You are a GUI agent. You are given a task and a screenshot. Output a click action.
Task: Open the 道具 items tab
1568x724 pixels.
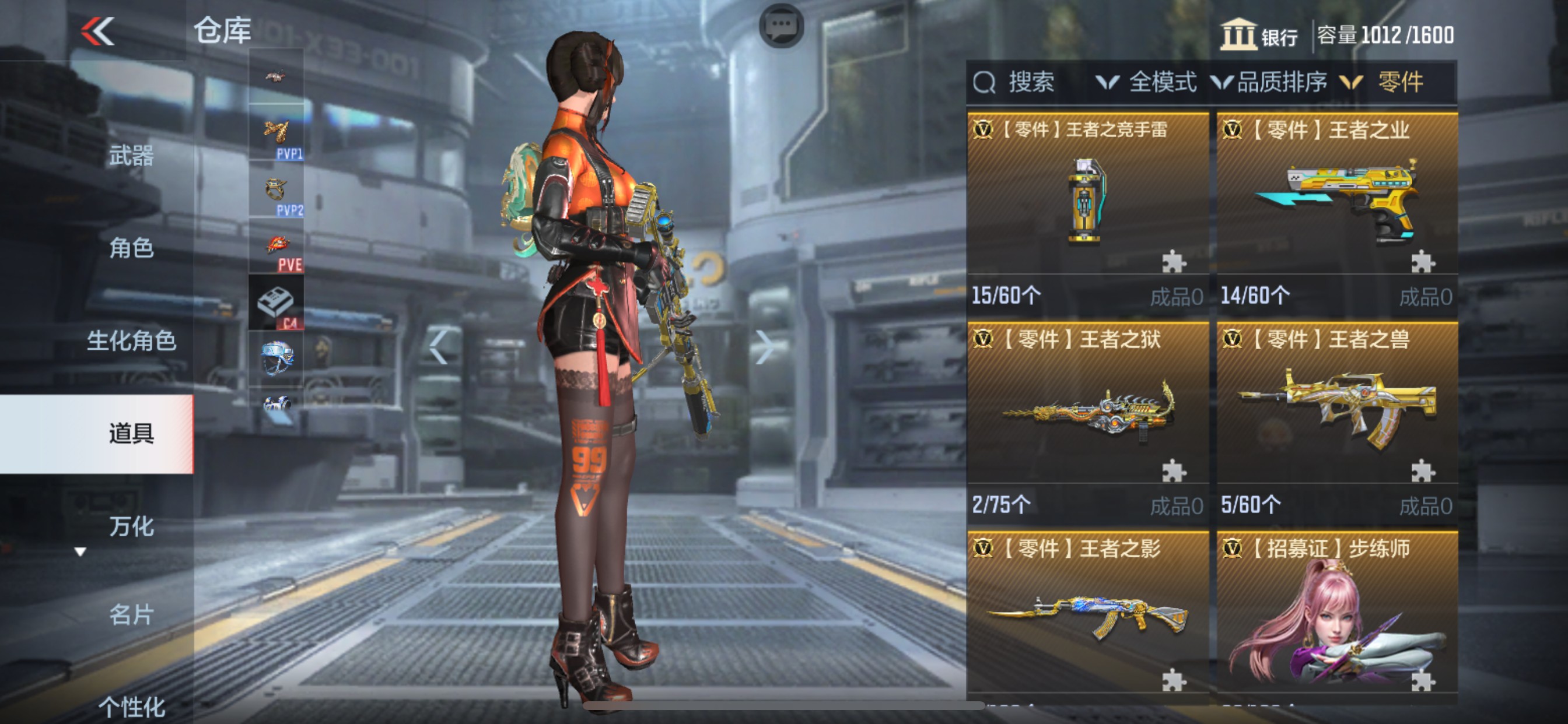(131, 434)
